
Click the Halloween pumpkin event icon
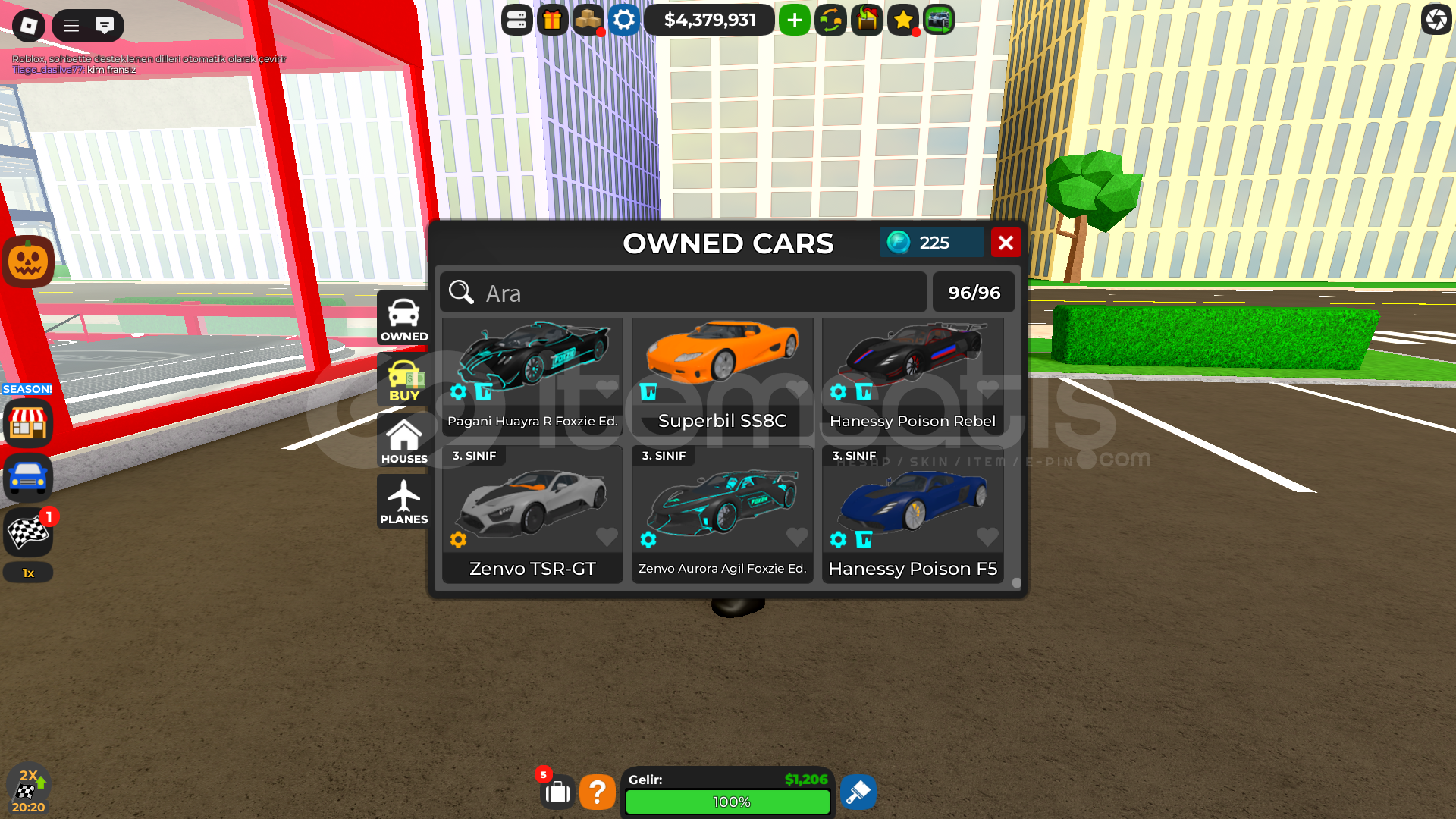27,261
